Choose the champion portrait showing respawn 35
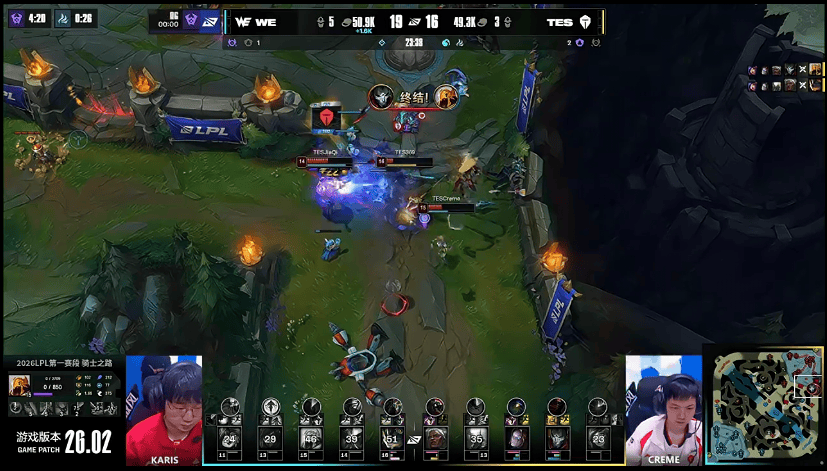The height and width of the screenshot is (471, 827). (x=476, y=436)
